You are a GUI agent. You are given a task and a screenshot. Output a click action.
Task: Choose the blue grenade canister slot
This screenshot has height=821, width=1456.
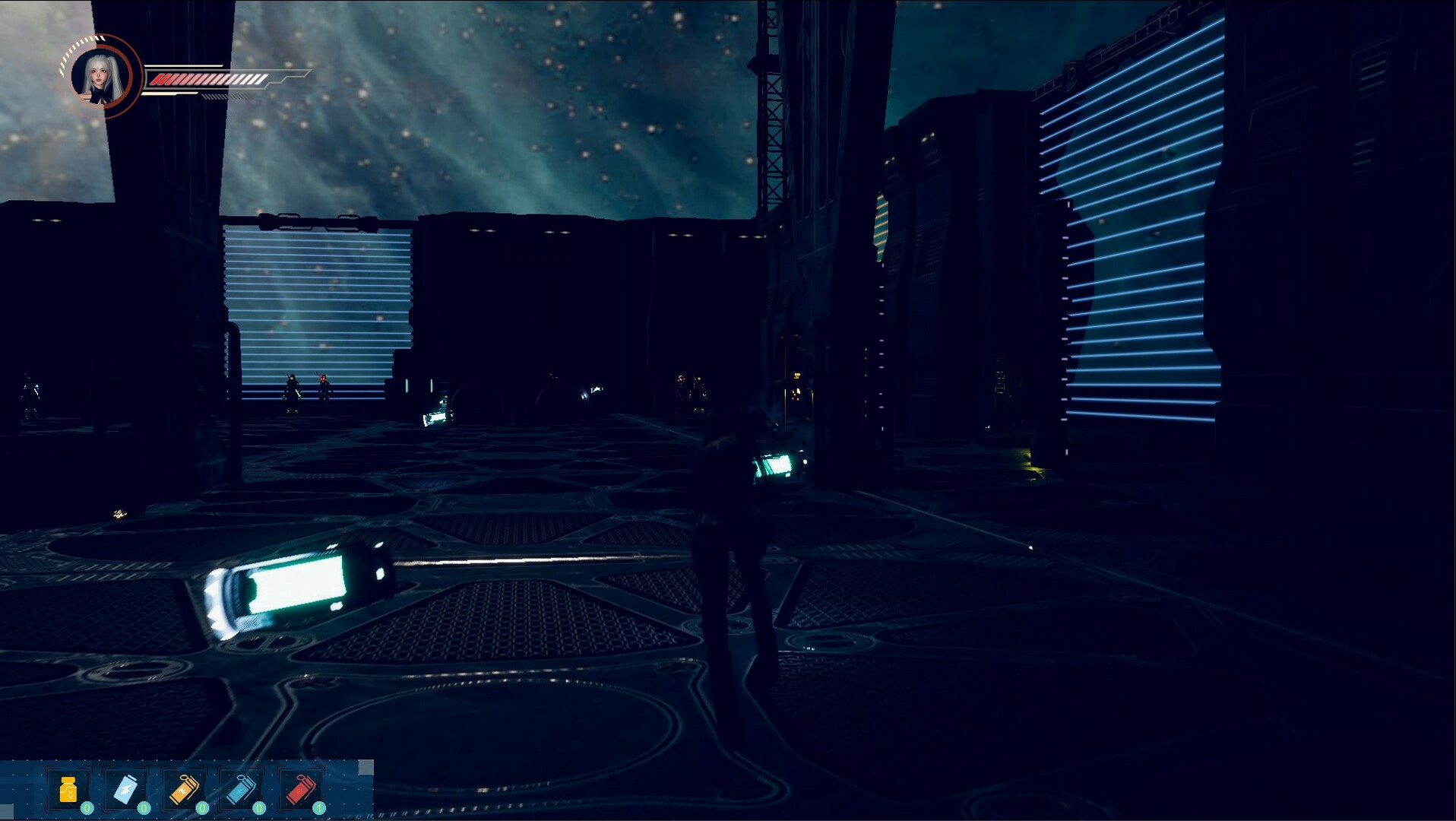(x=241, y=791)
